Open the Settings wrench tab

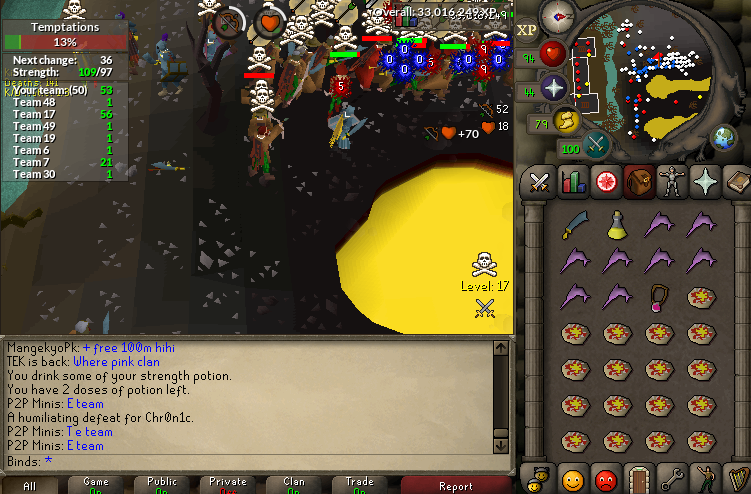click(672, 478)
